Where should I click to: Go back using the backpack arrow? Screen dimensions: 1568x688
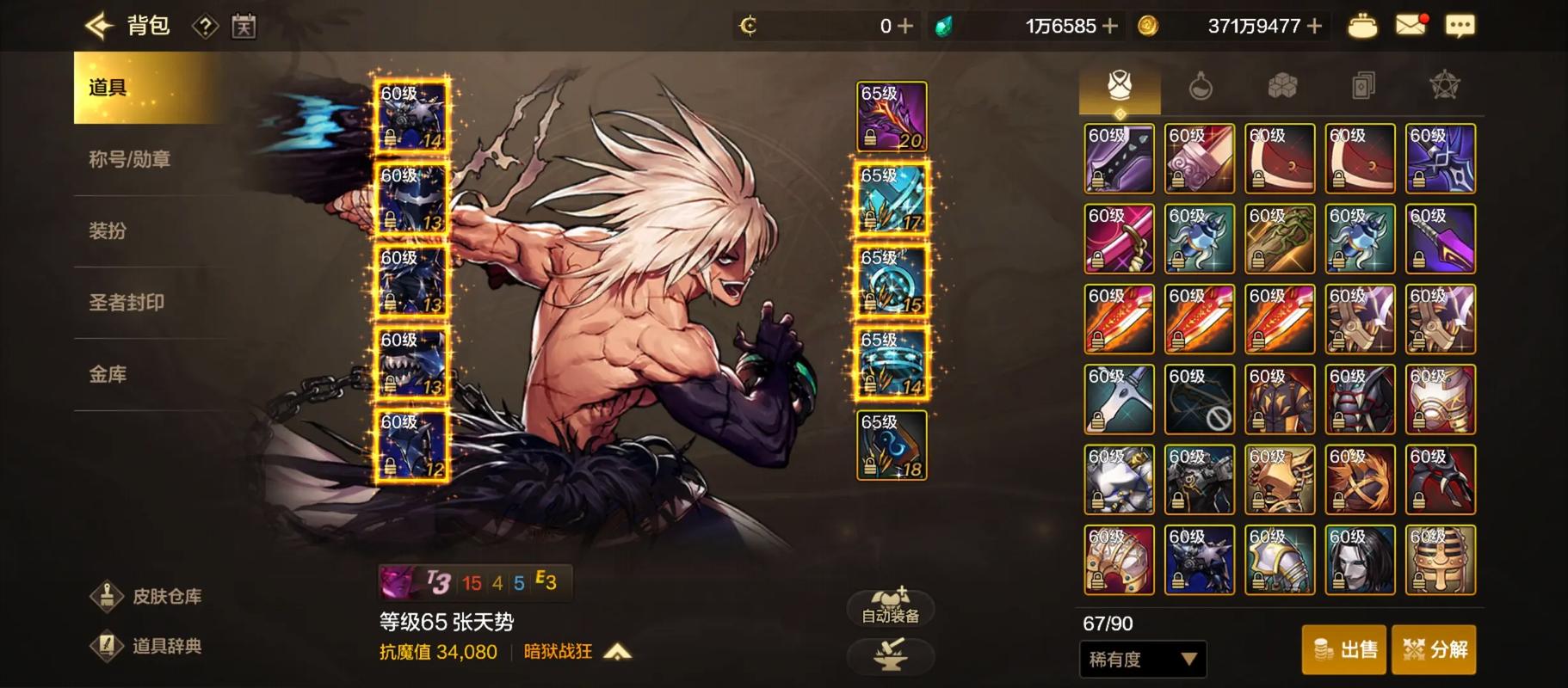coord(100,26)
